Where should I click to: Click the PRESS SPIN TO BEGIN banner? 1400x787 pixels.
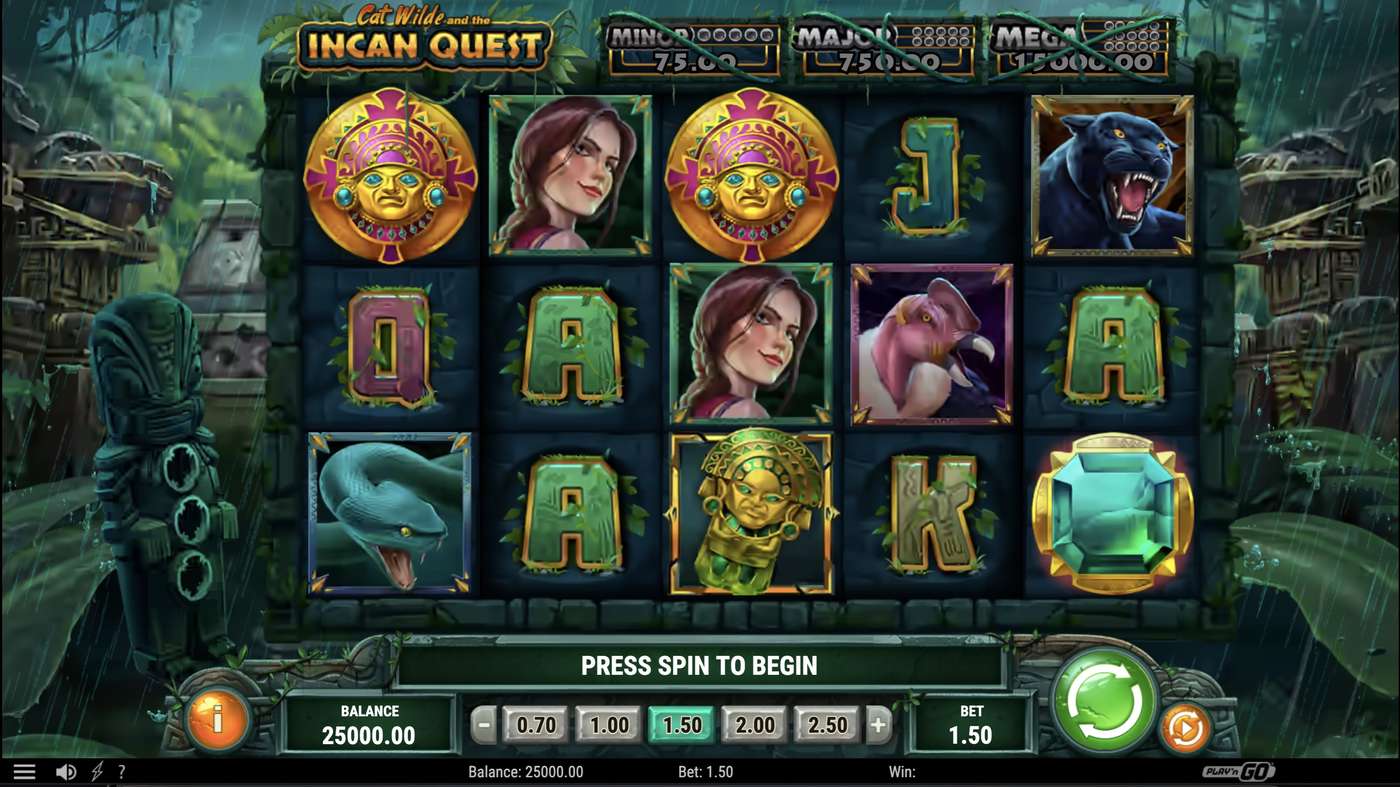click(699, 664)
